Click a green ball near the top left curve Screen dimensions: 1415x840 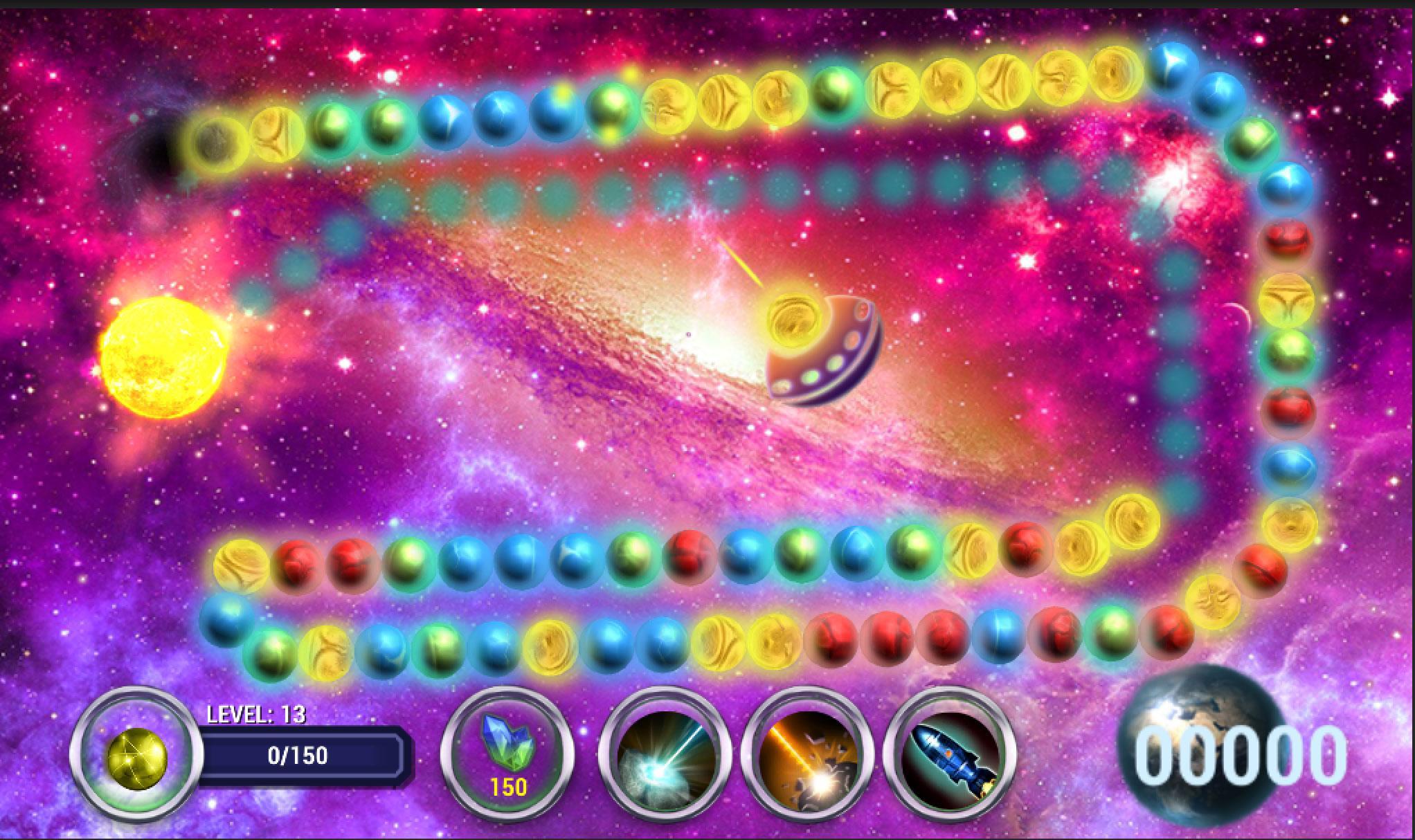(332, 129)
